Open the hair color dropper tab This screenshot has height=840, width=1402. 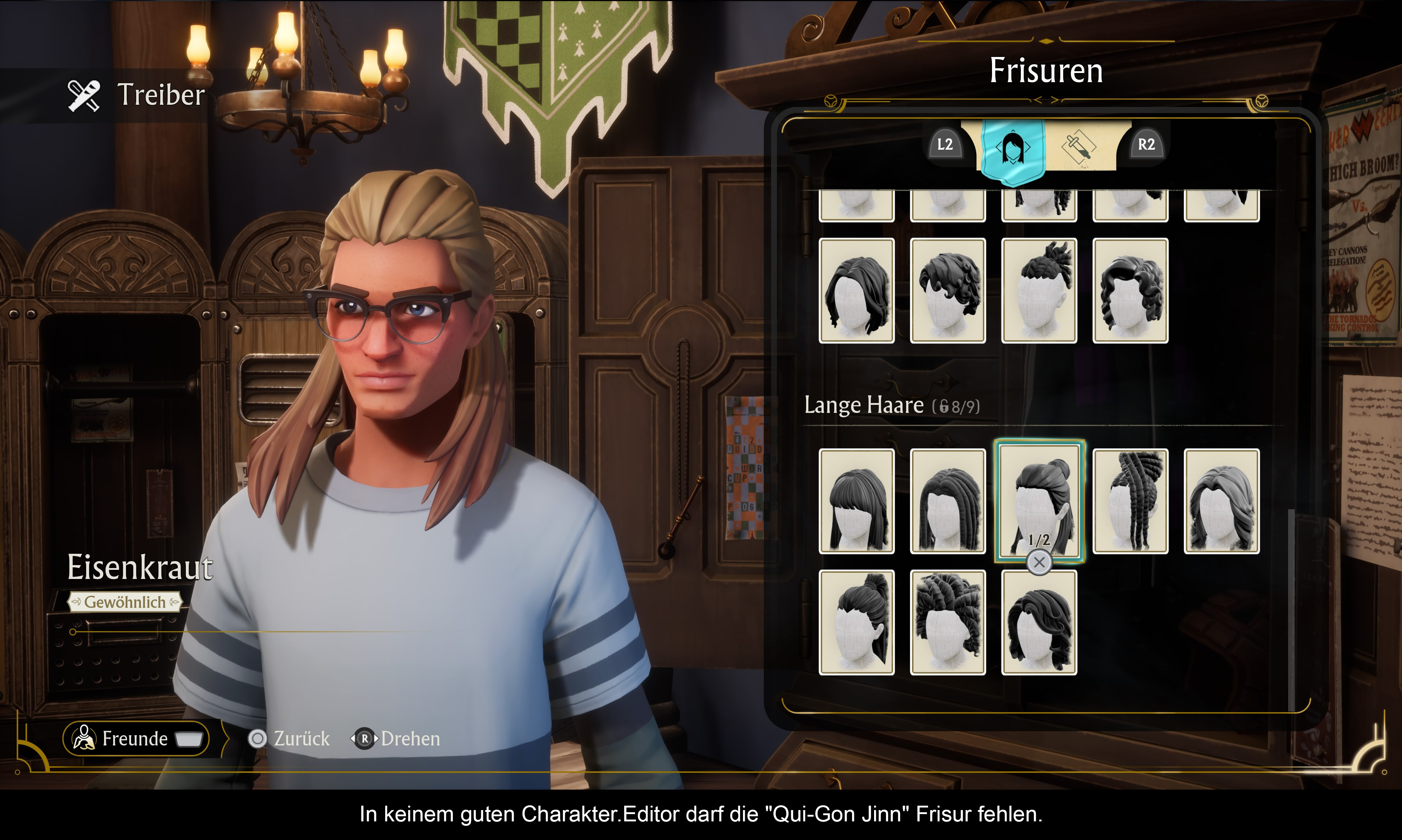tap(1079, 147)
